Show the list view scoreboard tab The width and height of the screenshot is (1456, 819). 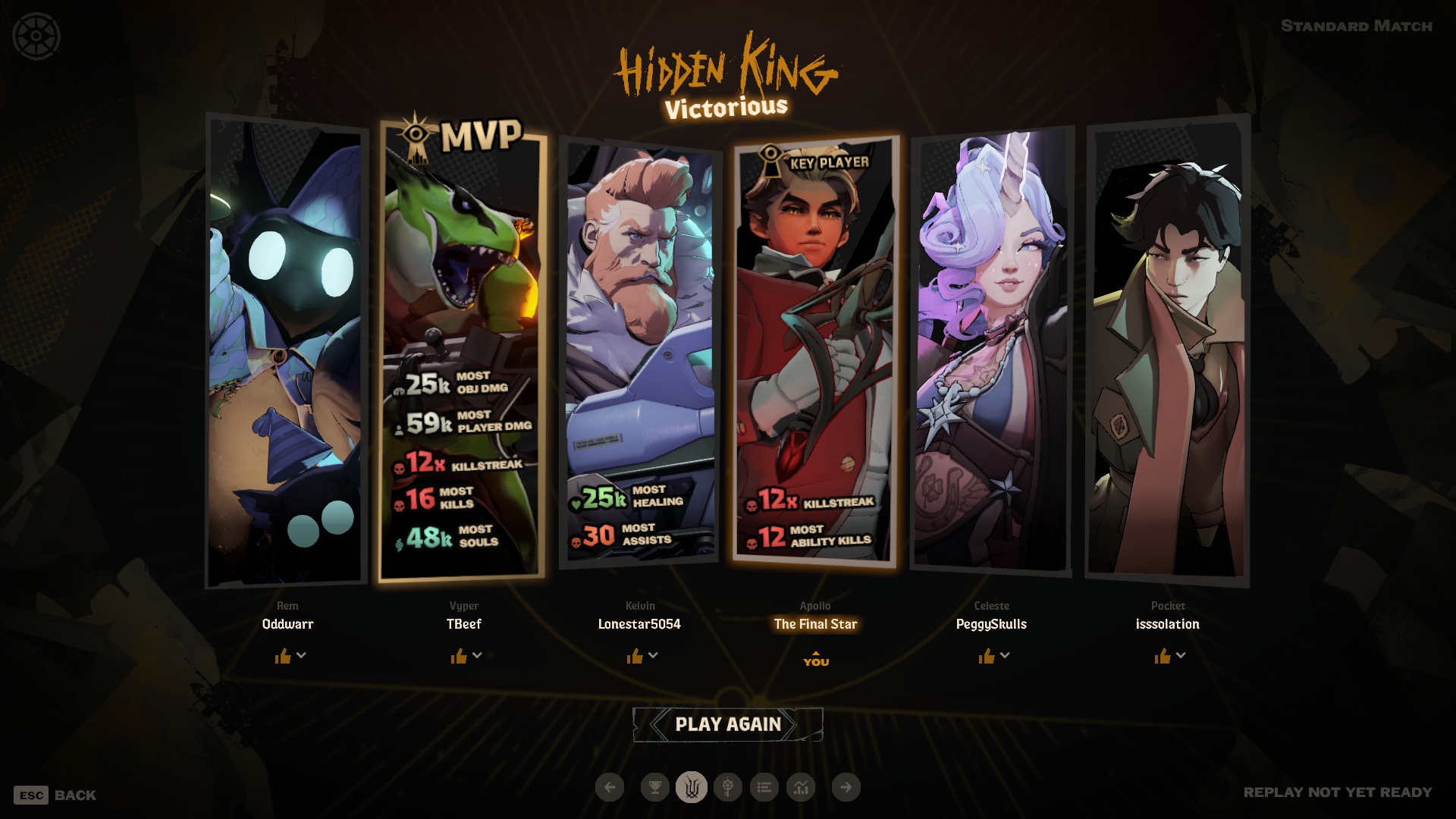pyautogui.click(x=764, y=787)
